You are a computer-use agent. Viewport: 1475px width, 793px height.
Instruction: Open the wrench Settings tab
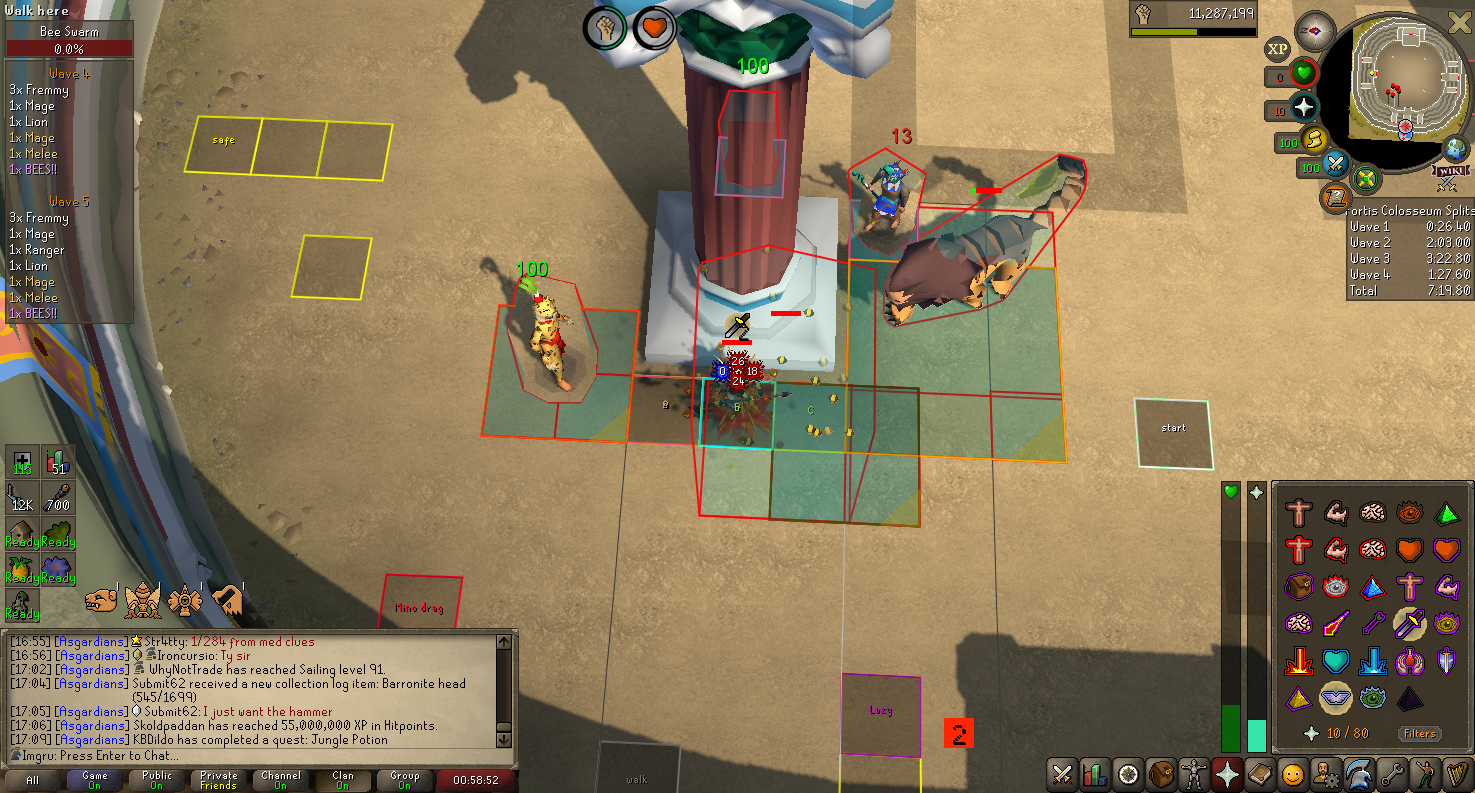pos(1391,775)
